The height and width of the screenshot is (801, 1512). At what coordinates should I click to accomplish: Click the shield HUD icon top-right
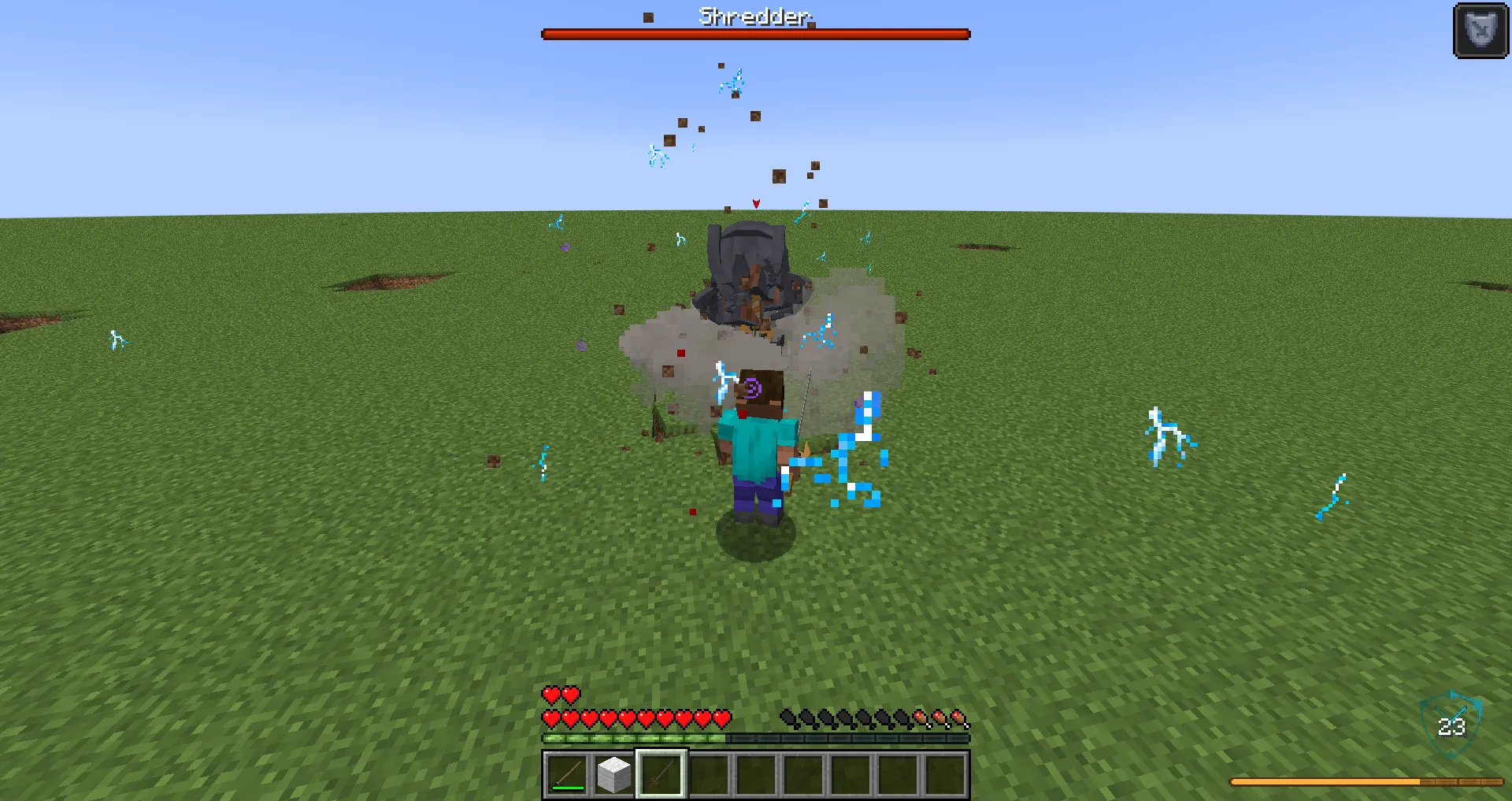(x=1480, y=32)
